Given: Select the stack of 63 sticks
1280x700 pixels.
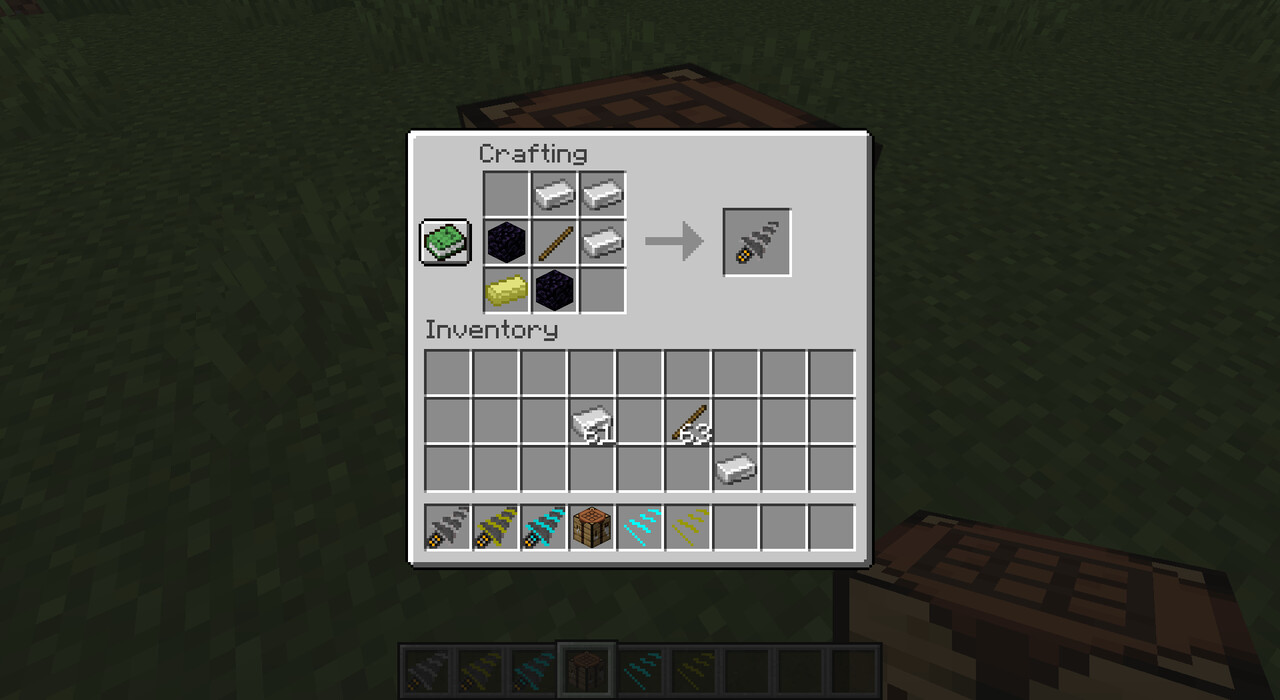Looking at the screenshot, I should click(x=689, y=422).
